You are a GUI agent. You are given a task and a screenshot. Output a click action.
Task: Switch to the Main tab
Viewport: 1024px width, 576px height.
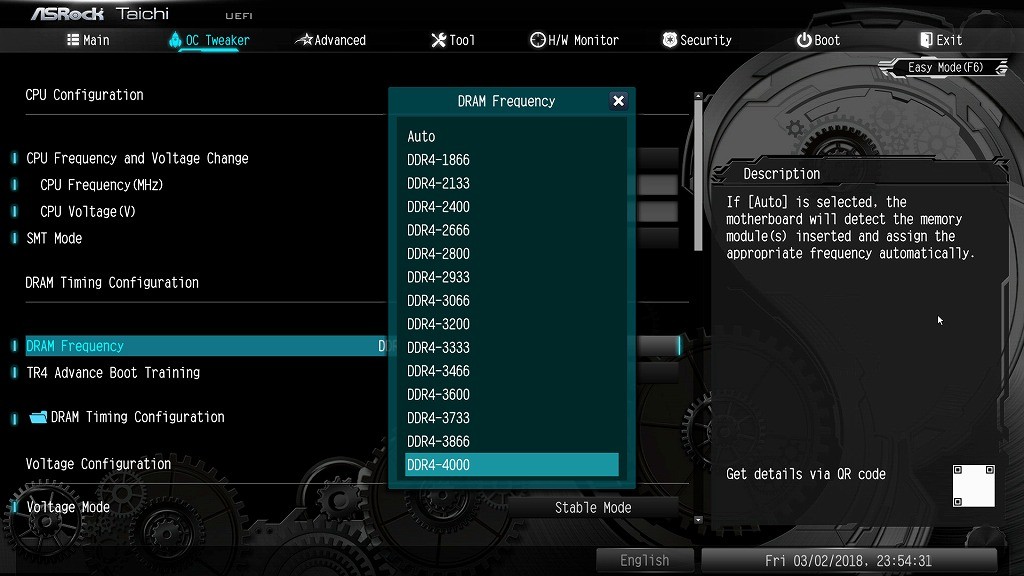[x=88, y=40]
